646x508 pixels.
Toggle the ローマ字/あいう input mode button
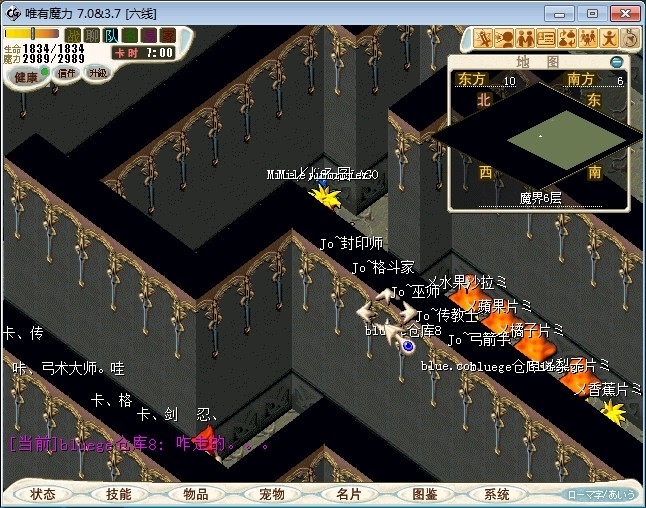tap(600, 494)
